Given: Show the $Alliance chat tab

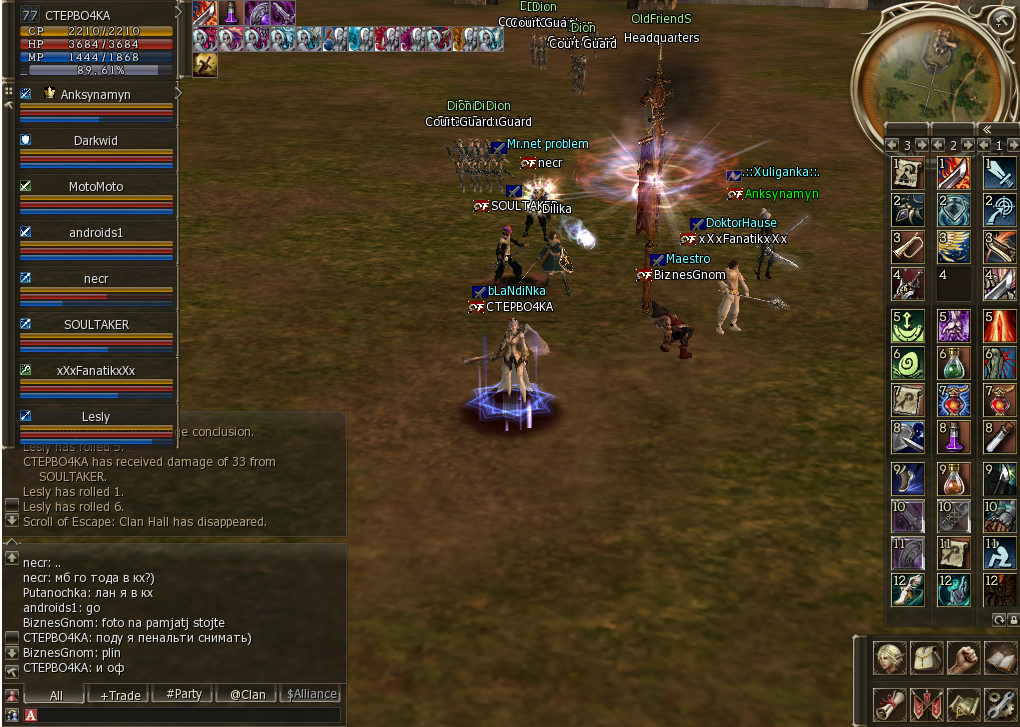Looking at the screenshot, I should pos(311,694).
